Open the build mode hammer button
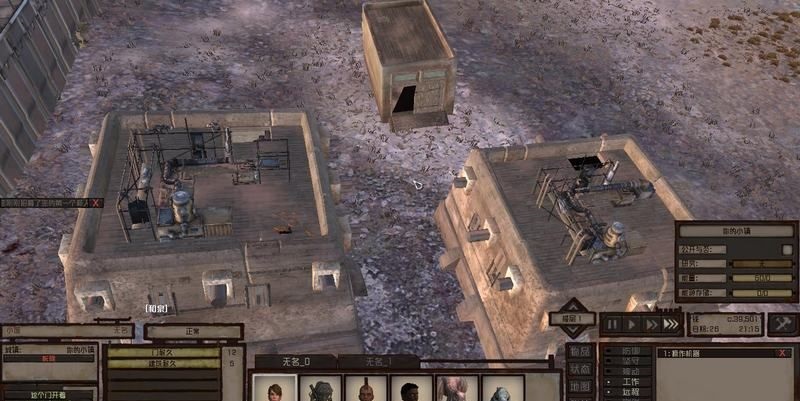The height and width of the screenshot is (401, 800). 781,323
